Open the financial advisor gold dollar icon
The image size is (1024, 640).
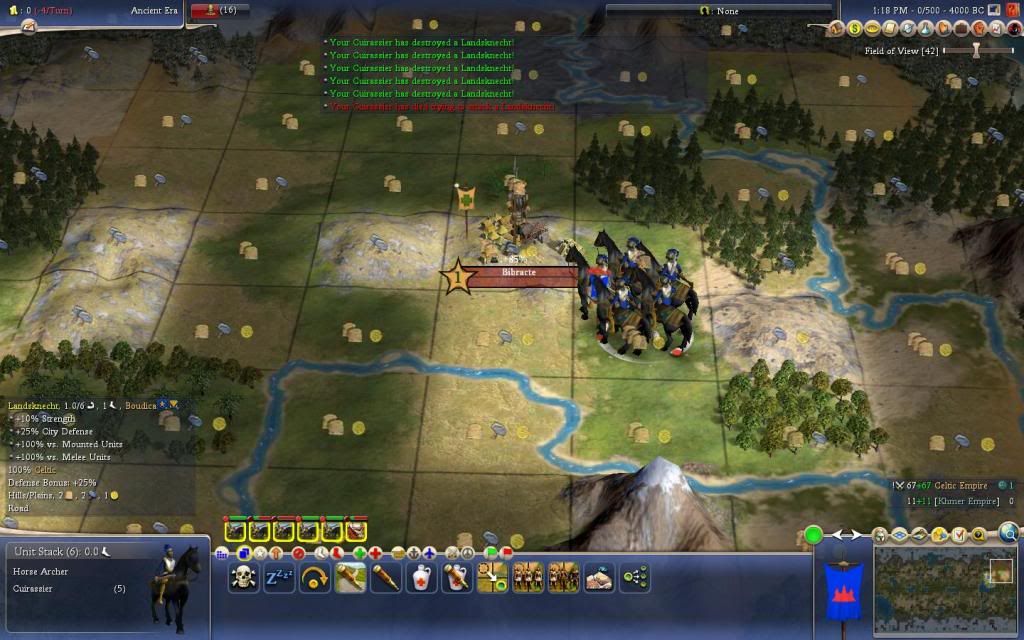[x=855, y=29]
